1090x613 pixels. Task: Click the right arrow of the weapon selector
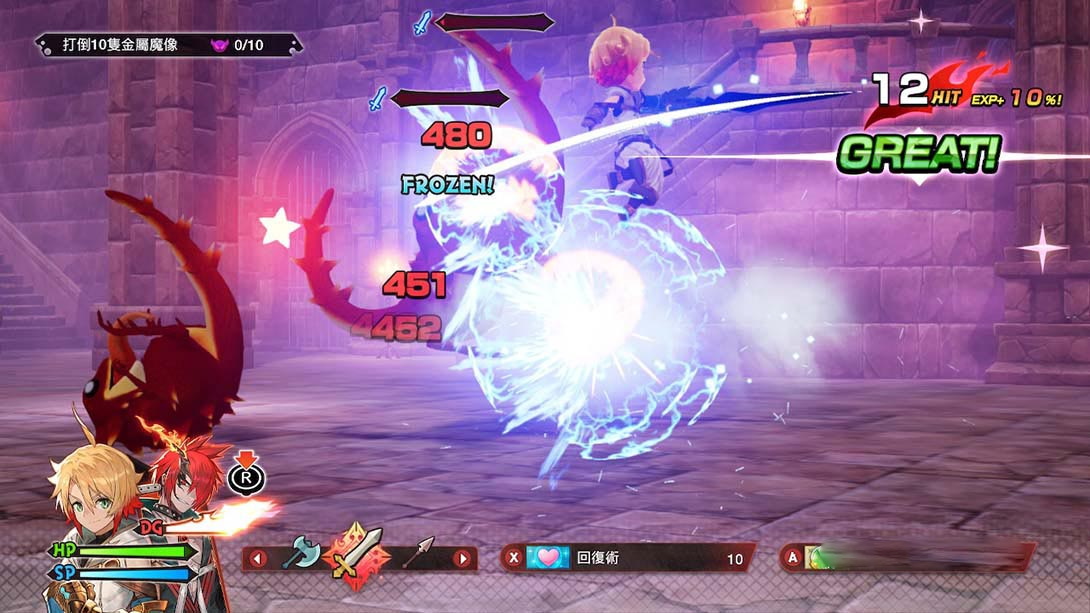point(462,558)
